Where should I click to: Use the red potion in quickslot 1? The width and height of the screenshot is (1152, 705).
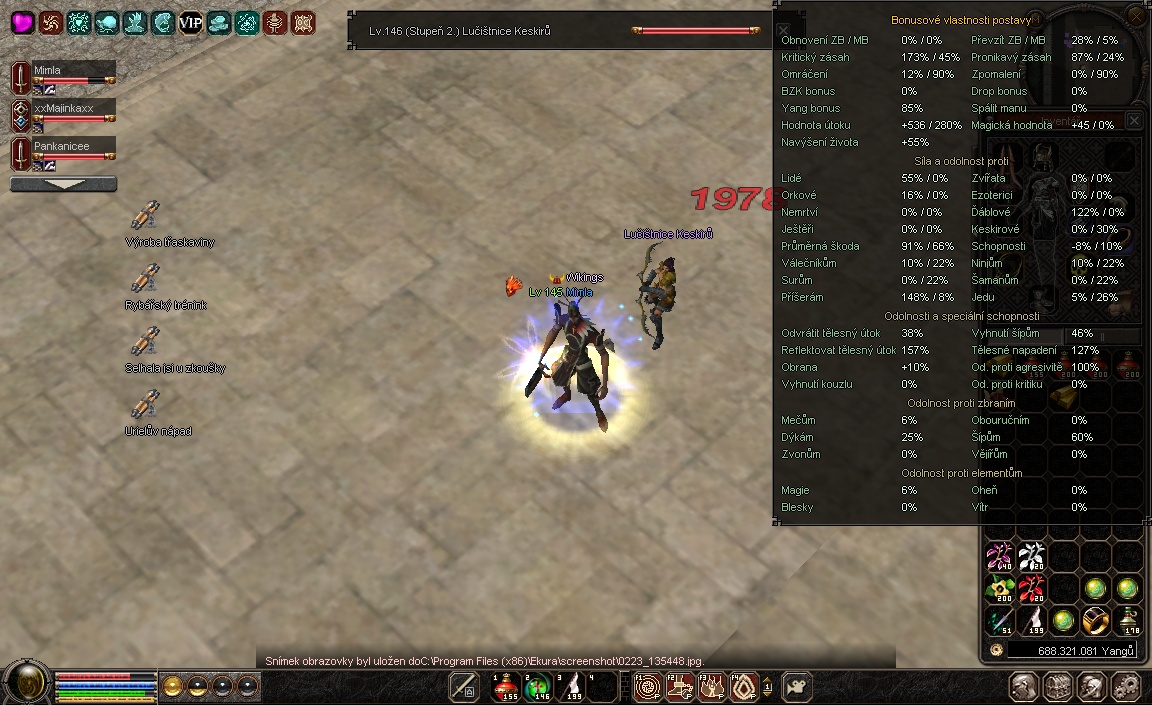(506, 686)
